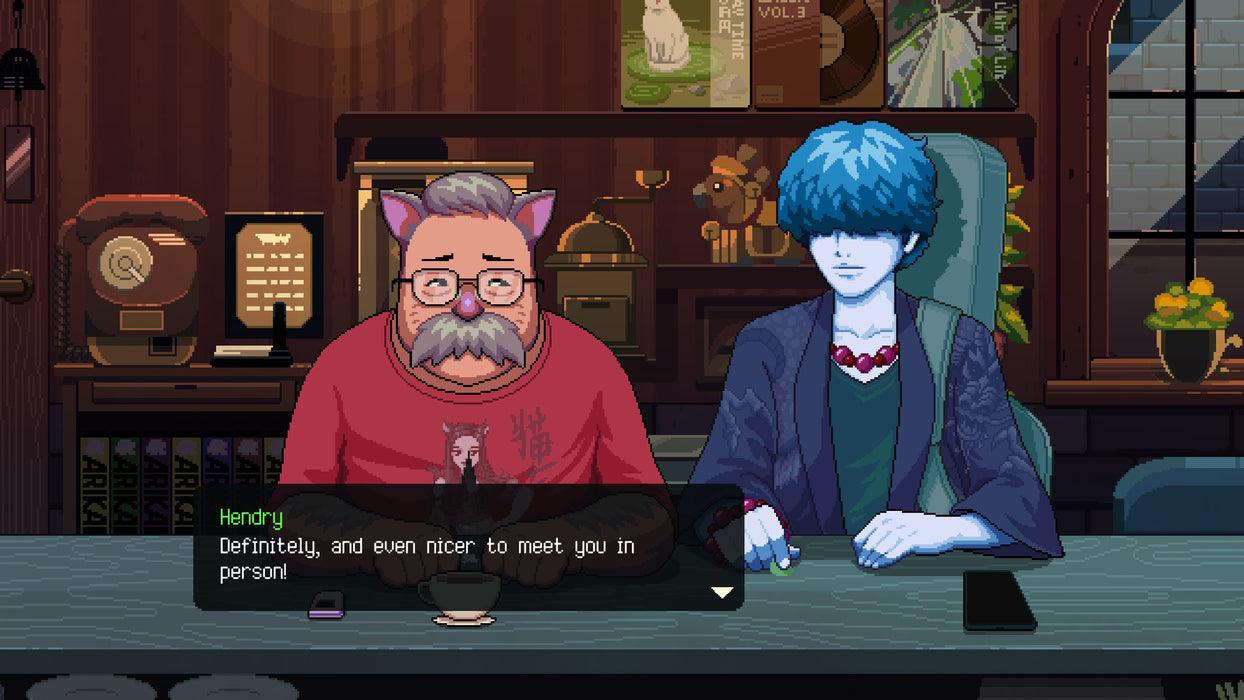This screenshot has height=700, width=1244.
Task: Advance Hendry's dialogue with the white arrow
Action: tap(722, 592)
